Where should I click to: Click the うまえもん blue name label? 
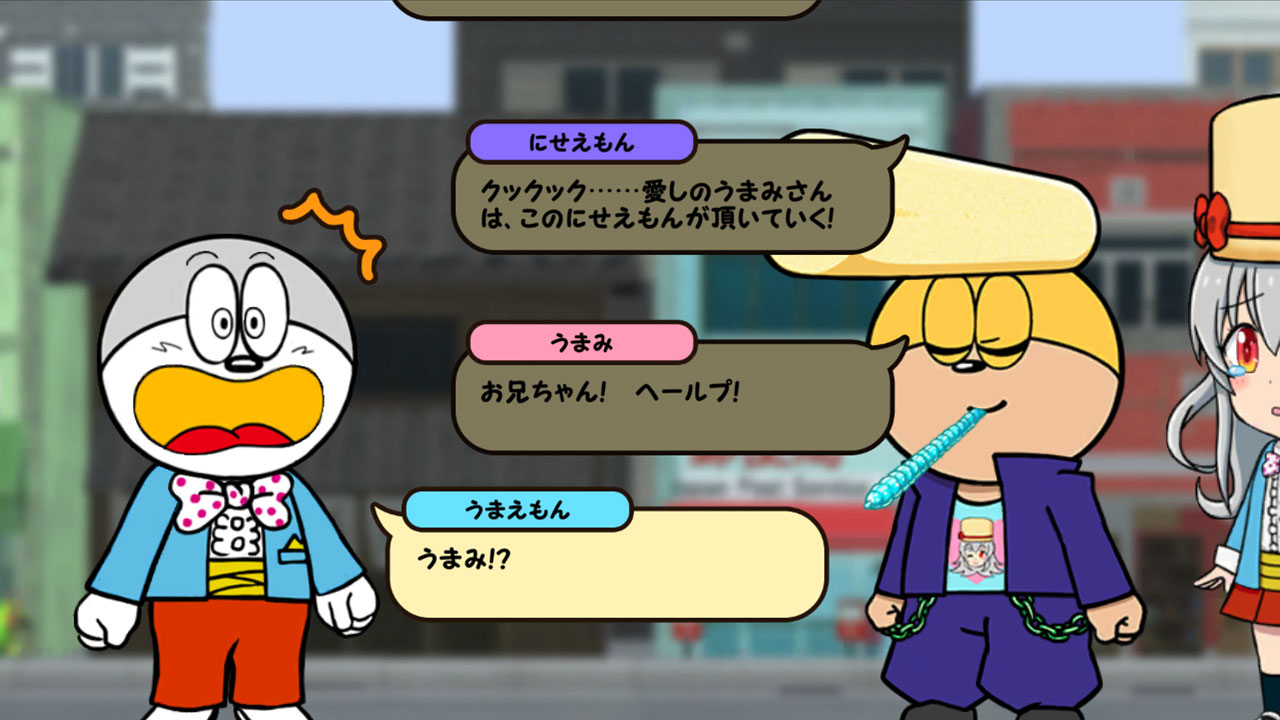click(518, 508)
